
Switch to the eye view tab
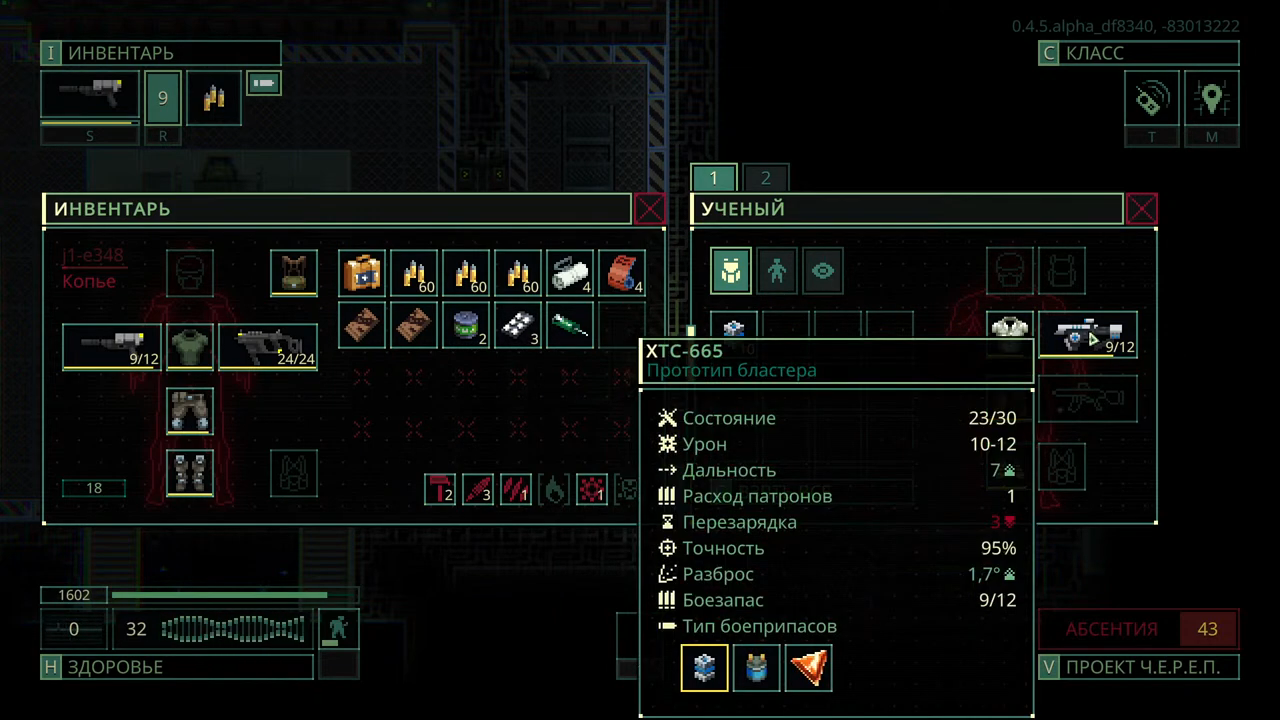pyautogui.click(x=823, y=271)
